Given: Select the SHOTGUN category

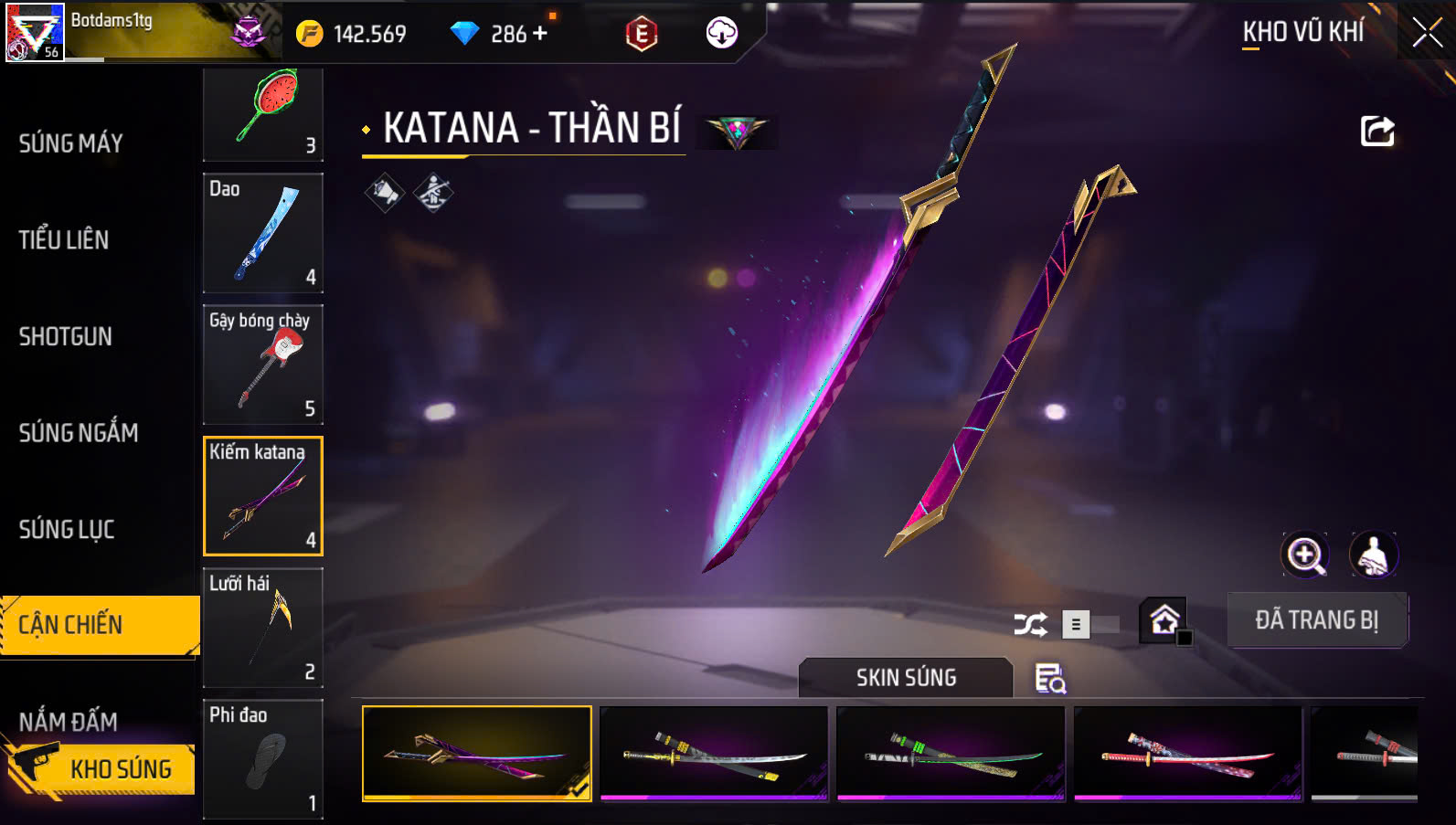Looking at the screenshot, I should [x=66, y=337].
